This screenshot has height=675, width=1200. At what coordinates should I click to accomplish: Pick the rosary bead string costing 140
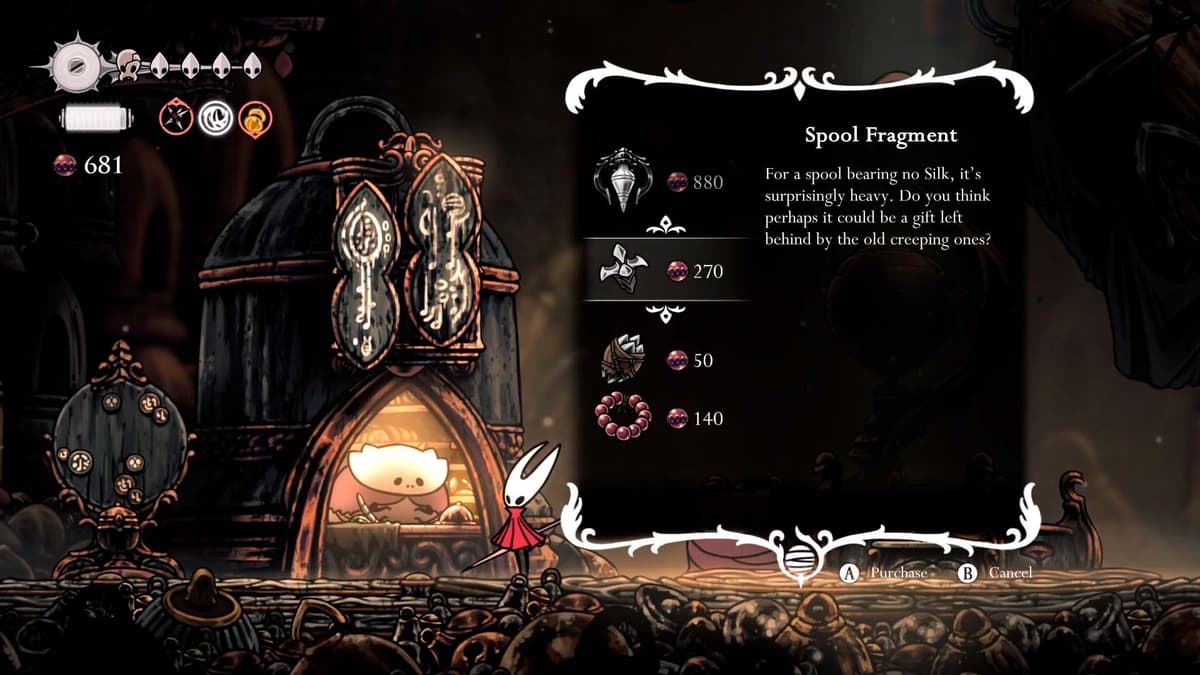624,417
